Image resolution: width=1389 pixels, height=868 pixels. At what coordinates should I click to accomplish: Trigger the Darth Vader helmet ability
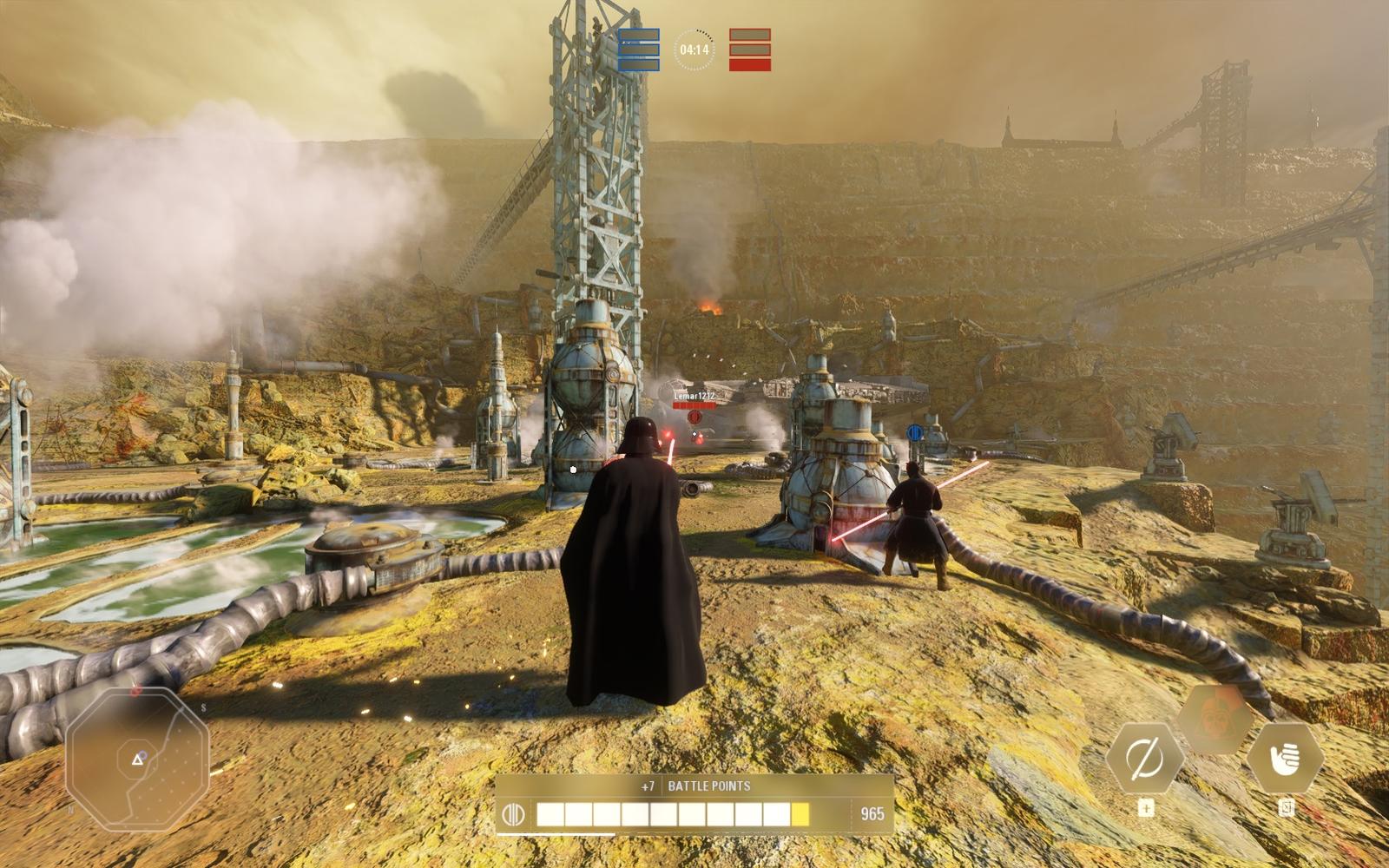(1215, 718)
